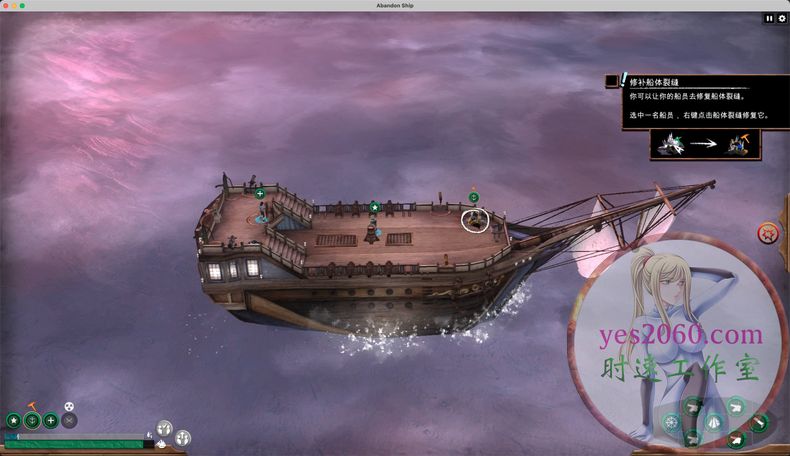Viewport: 790px width, 456px height.
Task: Toggle the tutorial objective checkbox
Action: pyautogui.click(x=611, y=82)
